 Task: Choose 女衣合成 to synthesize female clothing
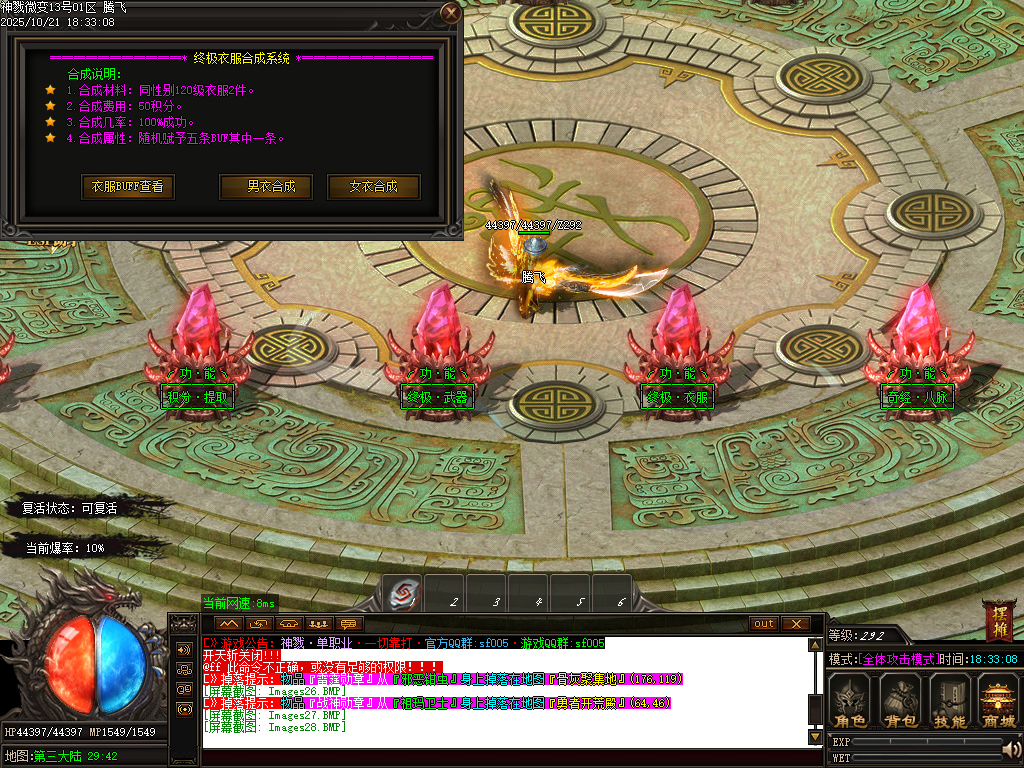pos(373,187)
